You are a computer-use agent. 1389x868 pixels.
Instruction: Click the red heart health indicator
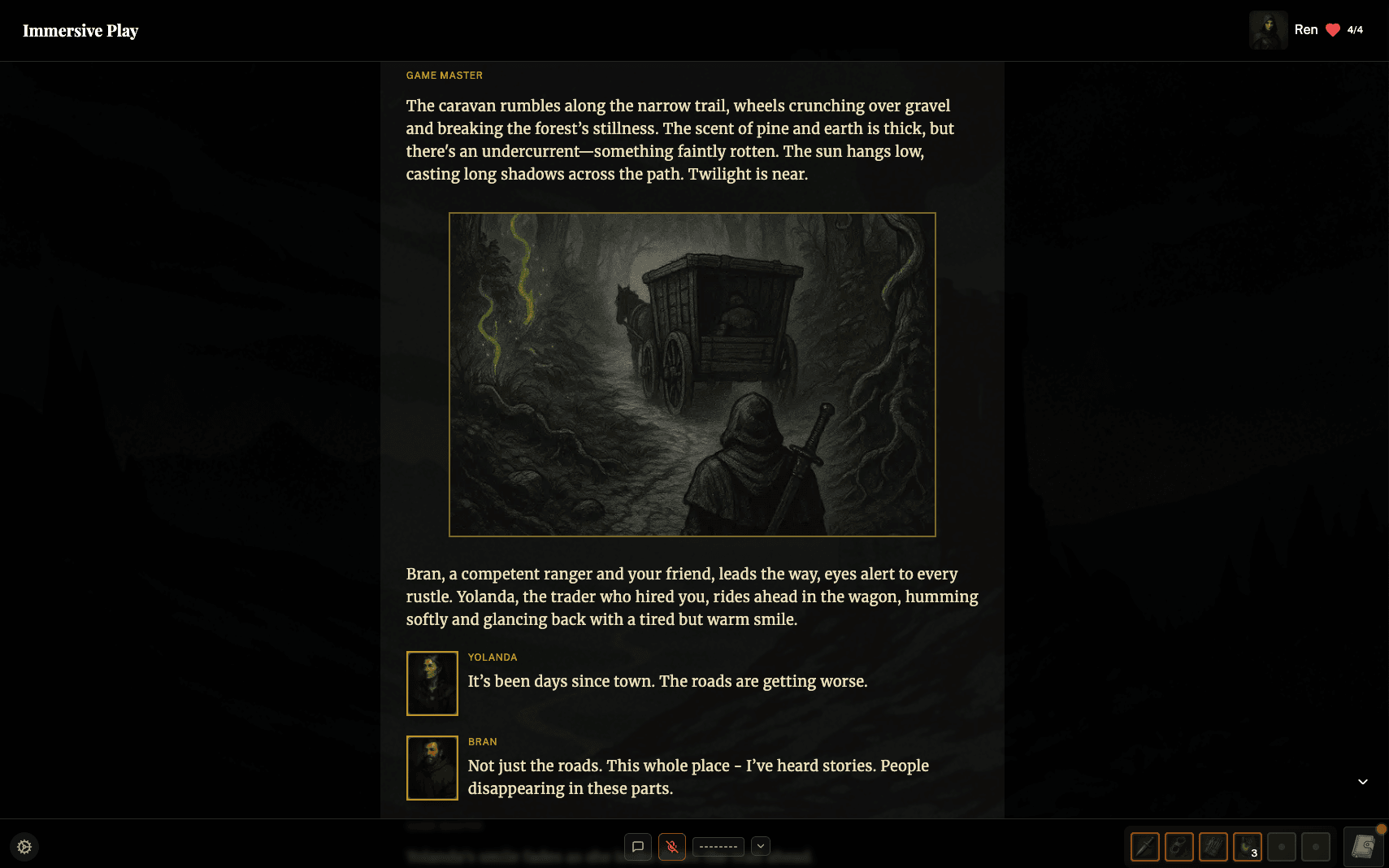pos(1332,29)
